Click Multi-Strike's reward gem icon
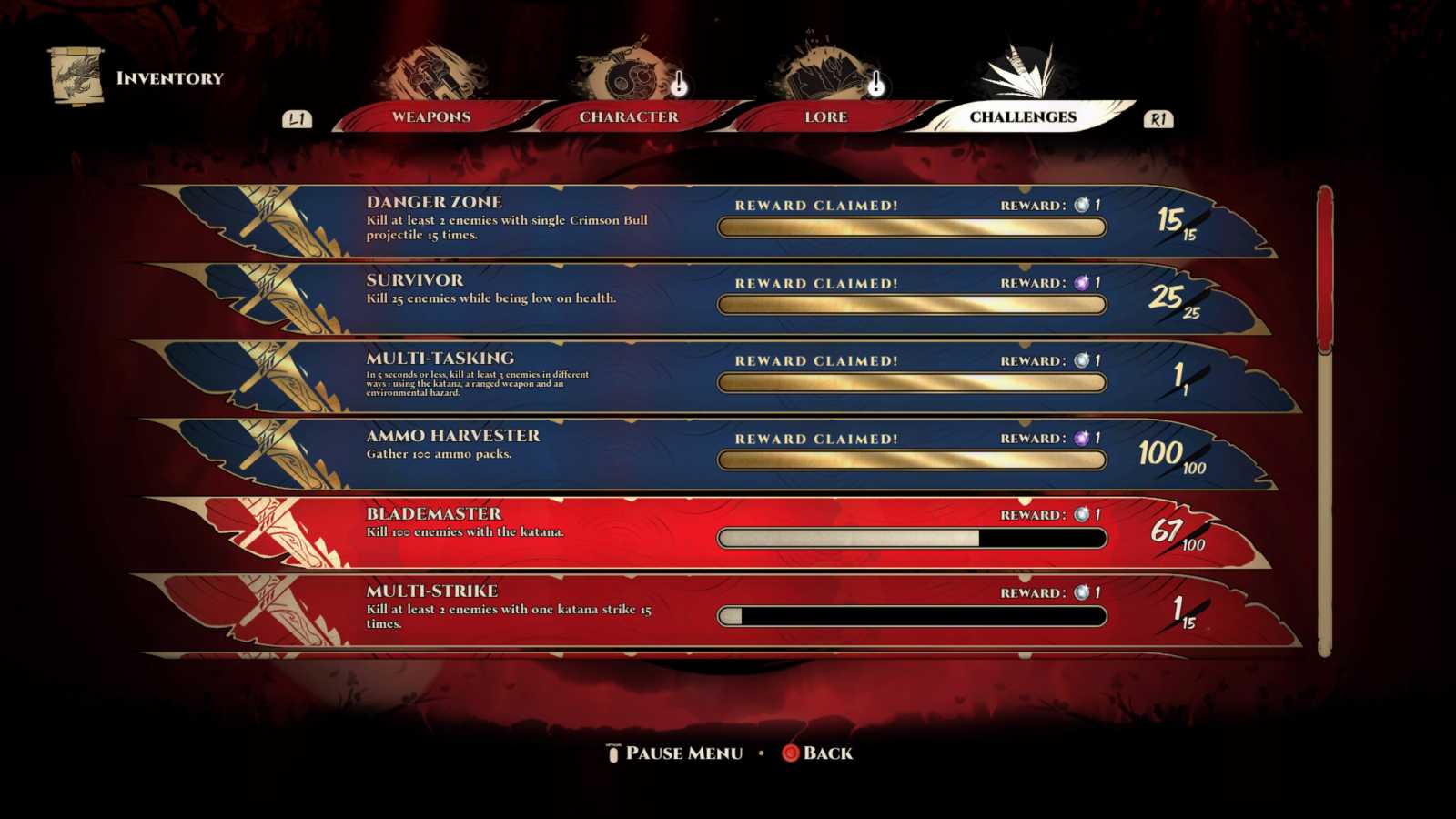Image resolution: width=1456 pixels, height=819 pixels. (1081, 591)
